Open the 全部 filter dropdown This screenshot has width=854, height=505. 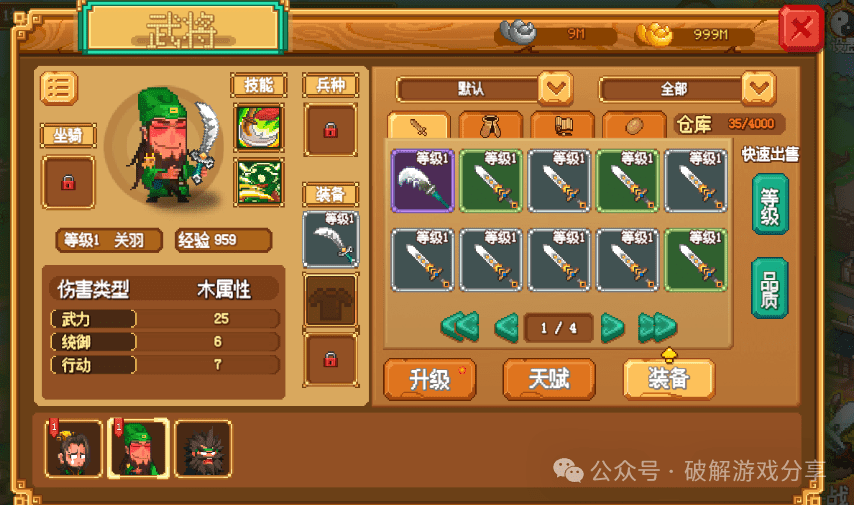pyautogui.click(x=758, y=89)
